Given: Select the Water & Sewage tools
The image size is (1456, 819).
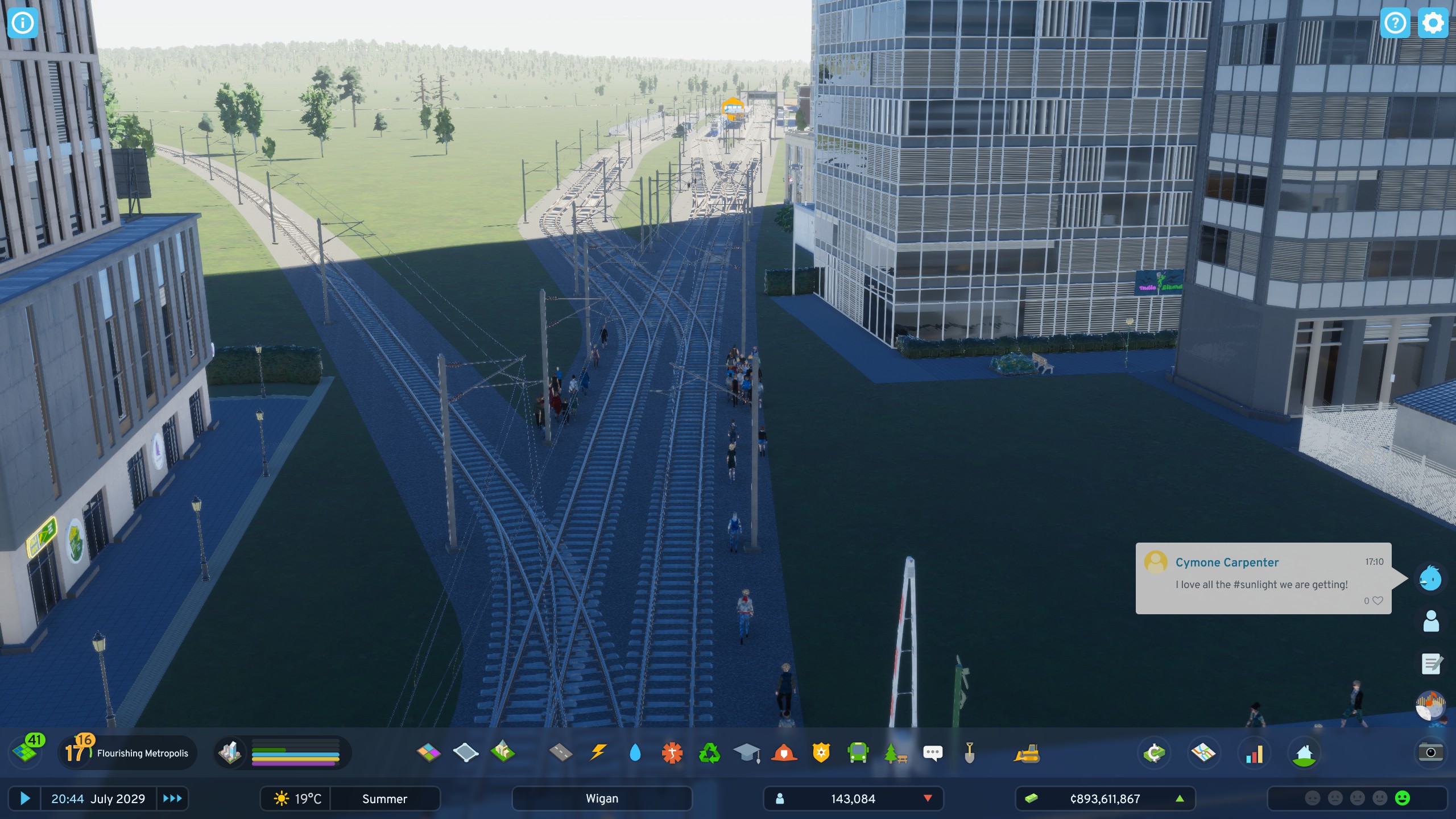Looking at the screenshot, I should point(634,753).
